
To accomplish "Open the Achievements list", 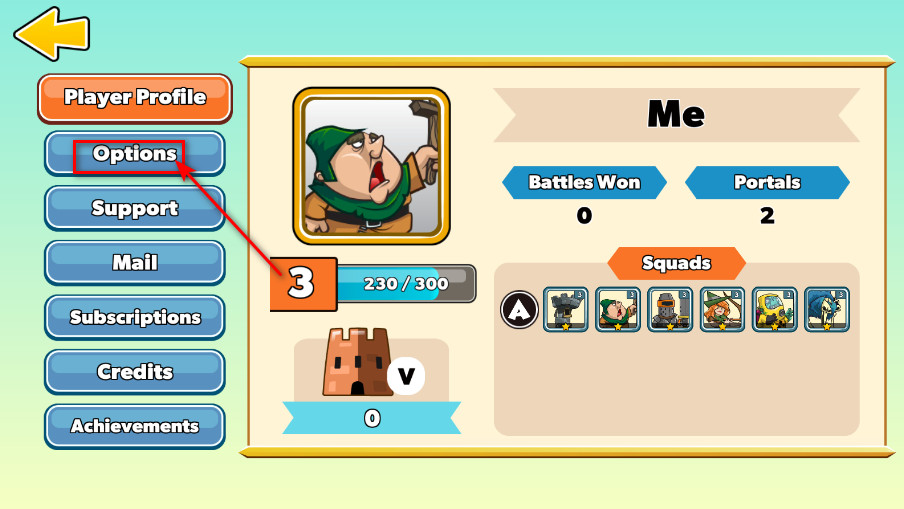I will pos(135,426).
